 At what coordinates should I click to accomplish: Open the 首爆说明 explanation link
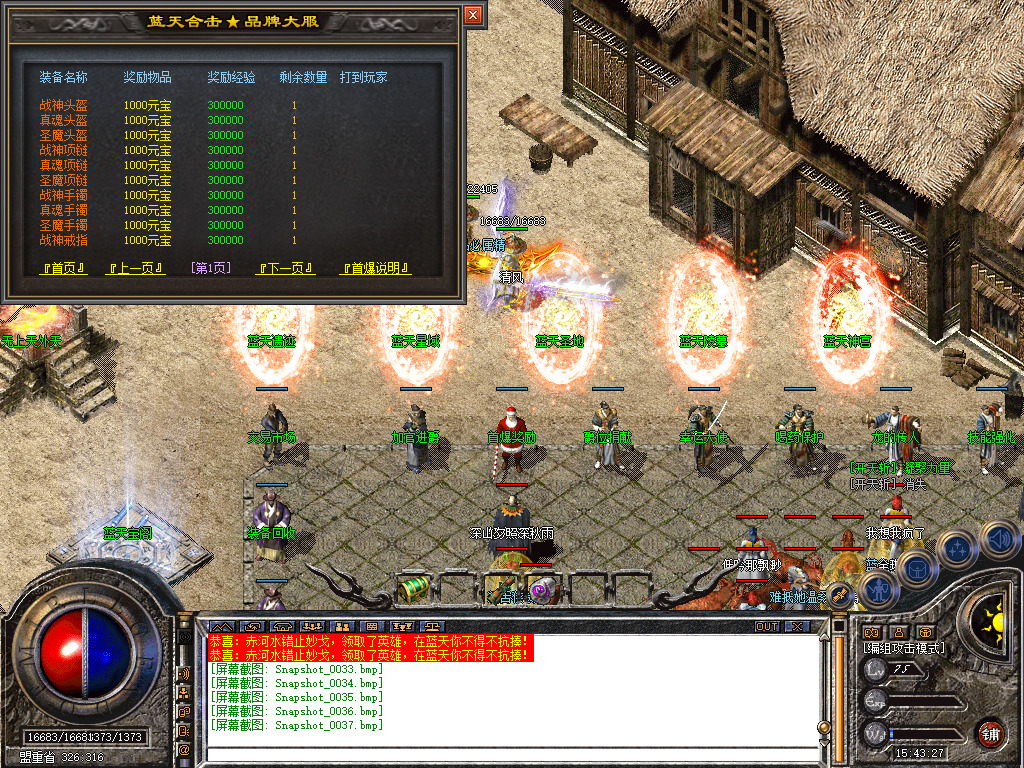(x=376, y=268)
